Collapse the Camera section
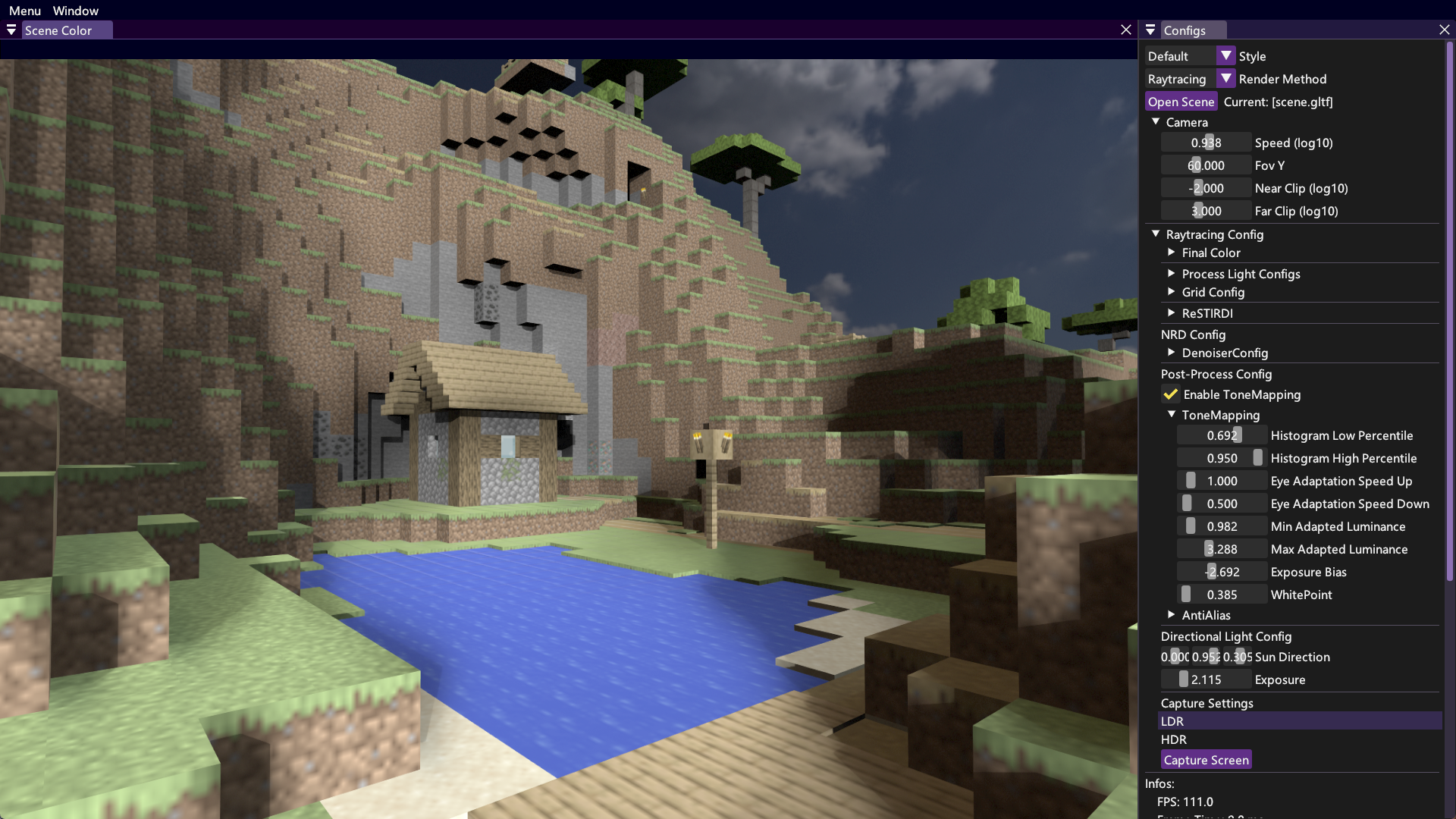Viewport: 1456px width, 819px height. (1156, 121)
